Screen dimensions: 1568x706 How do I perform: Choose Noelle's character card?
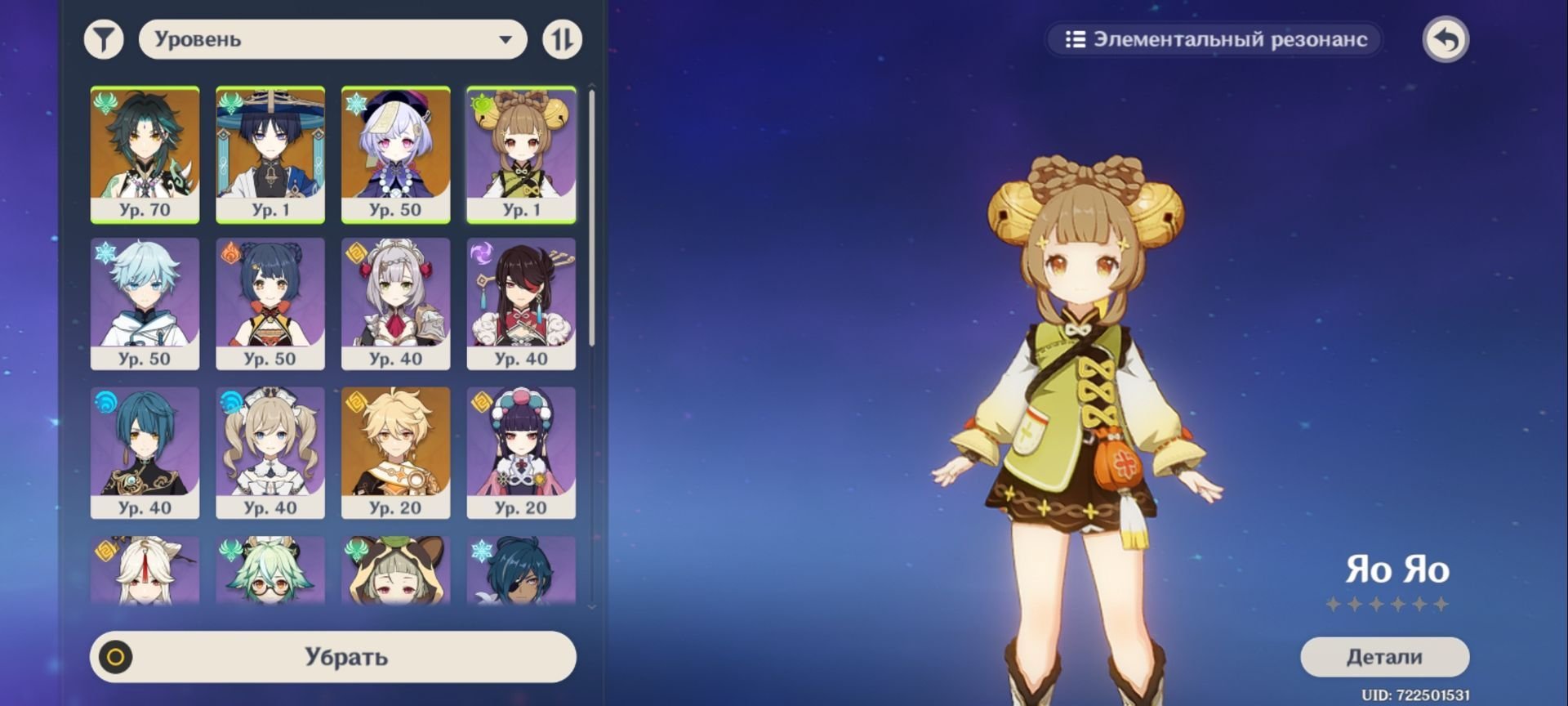tap(395, 303)
